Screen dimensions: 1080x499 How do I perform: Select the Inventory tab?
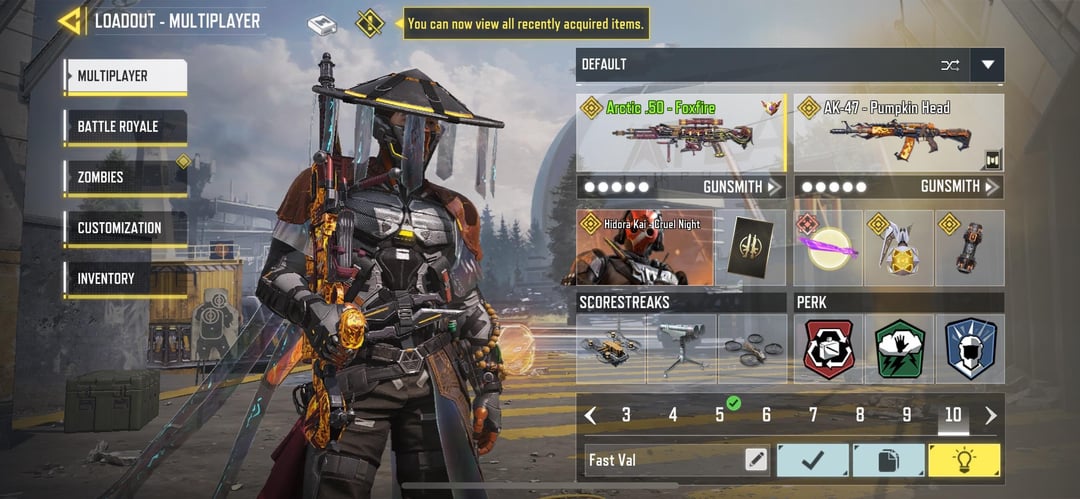pos(124,279)
